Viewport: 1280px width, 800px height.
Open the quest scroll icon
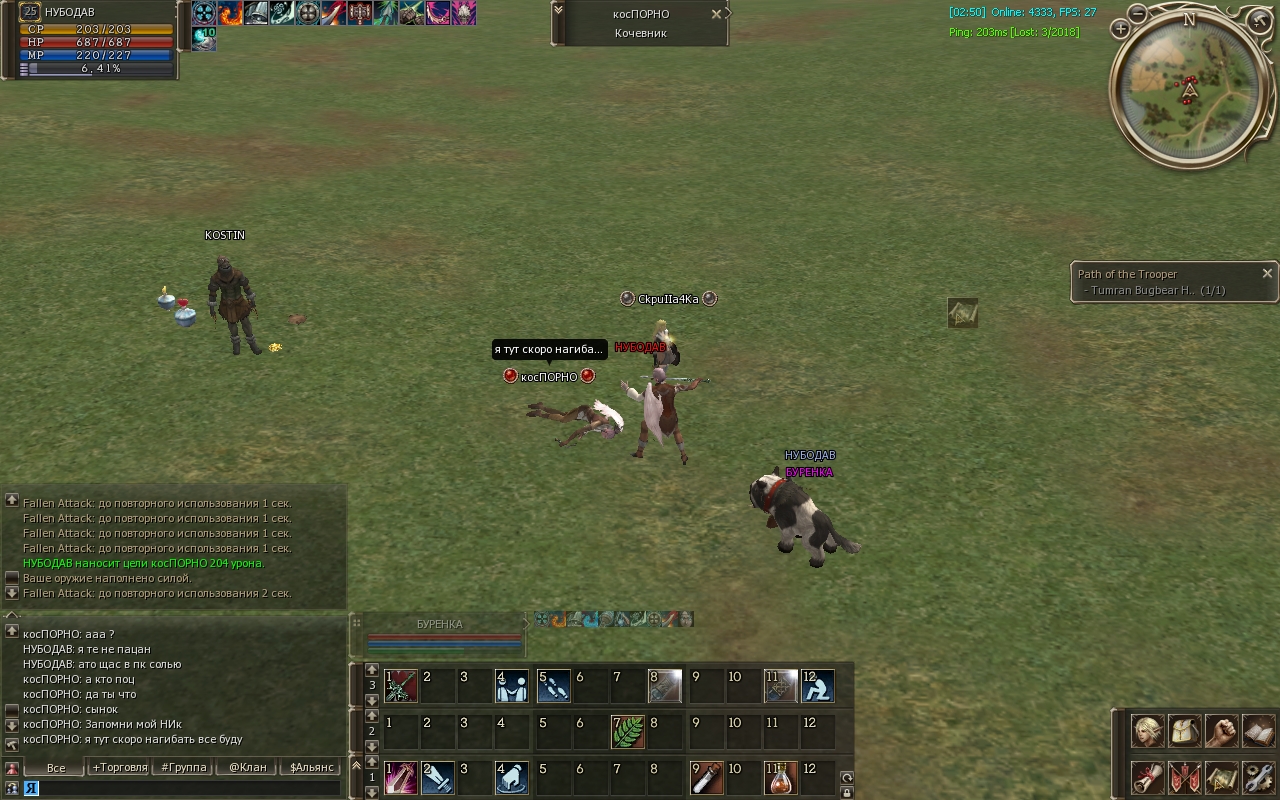[1147, 777]
